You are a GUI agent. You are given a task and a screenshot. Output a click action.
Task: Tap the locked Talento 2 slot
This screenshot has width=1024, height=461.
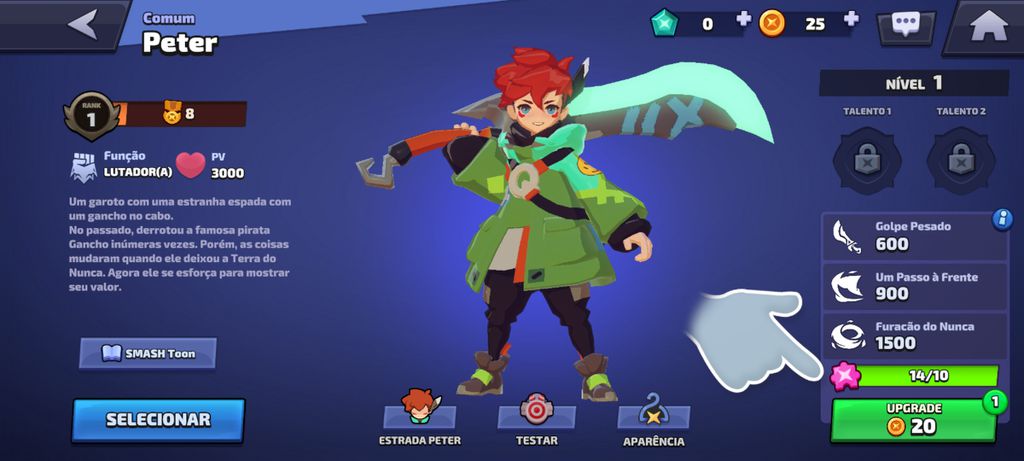point(960,159)
